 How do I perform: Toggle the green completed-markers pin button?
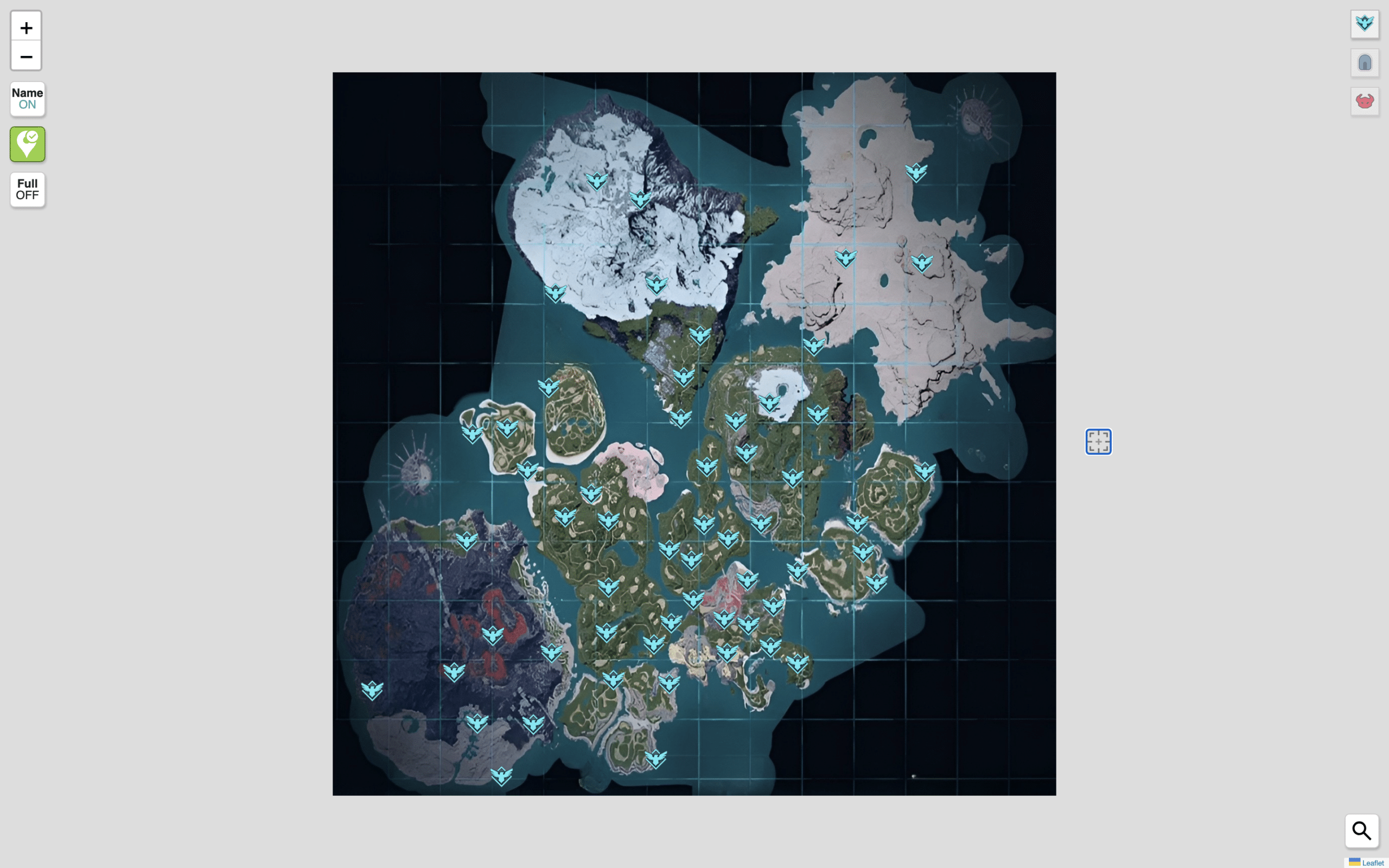(27, 144)
